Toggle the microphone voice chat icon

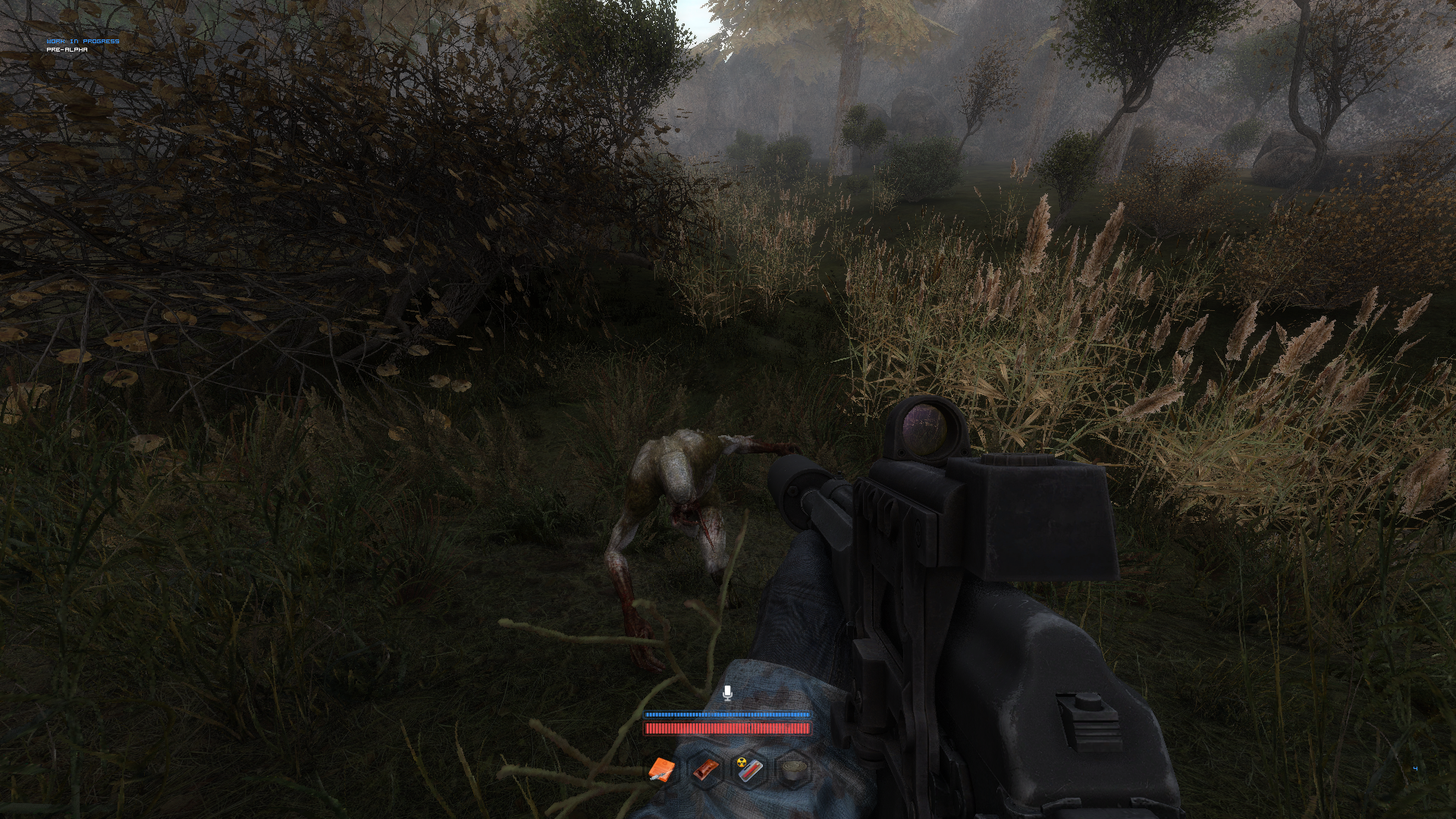[x=727, y=692]
